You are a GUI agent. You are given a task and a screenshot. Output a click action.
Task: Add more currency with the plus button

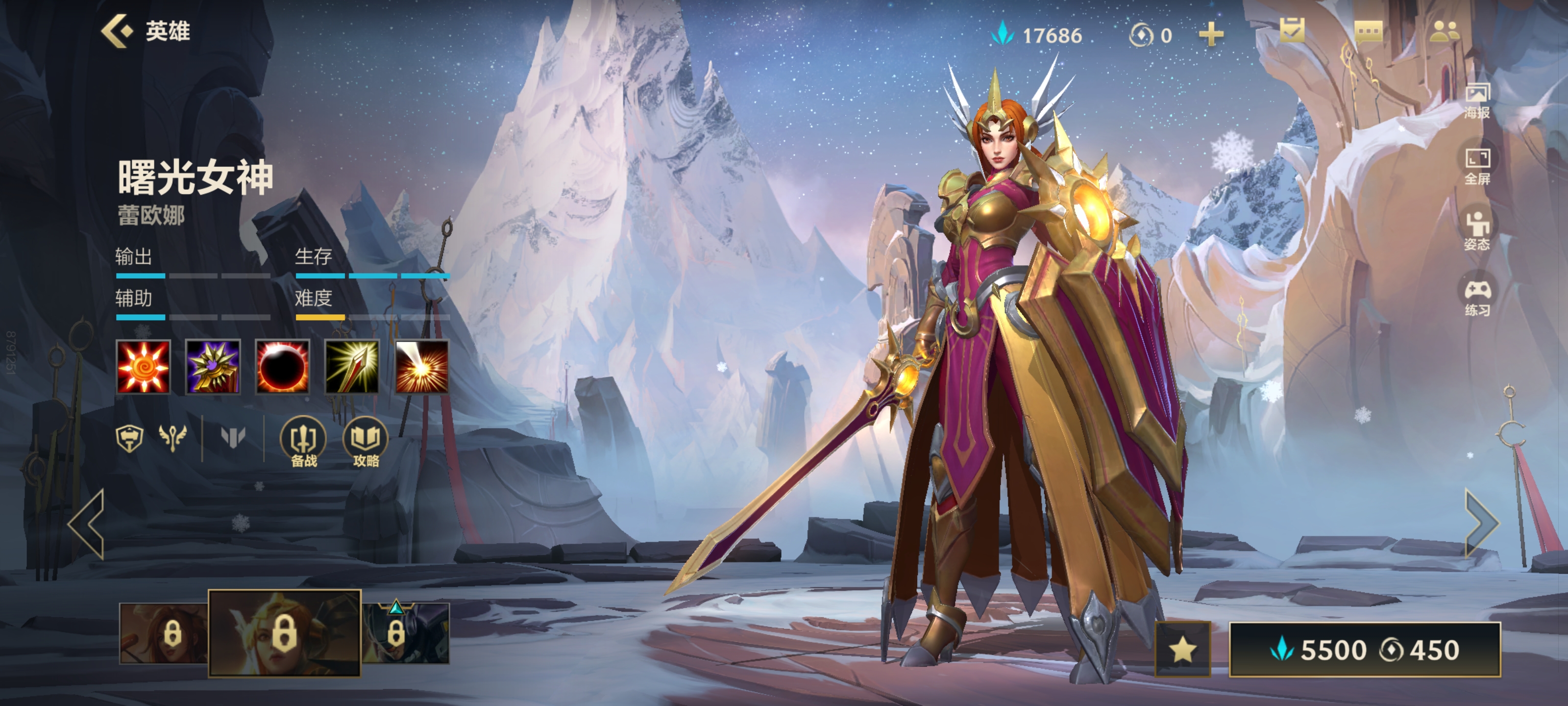tap(1211, 35)
